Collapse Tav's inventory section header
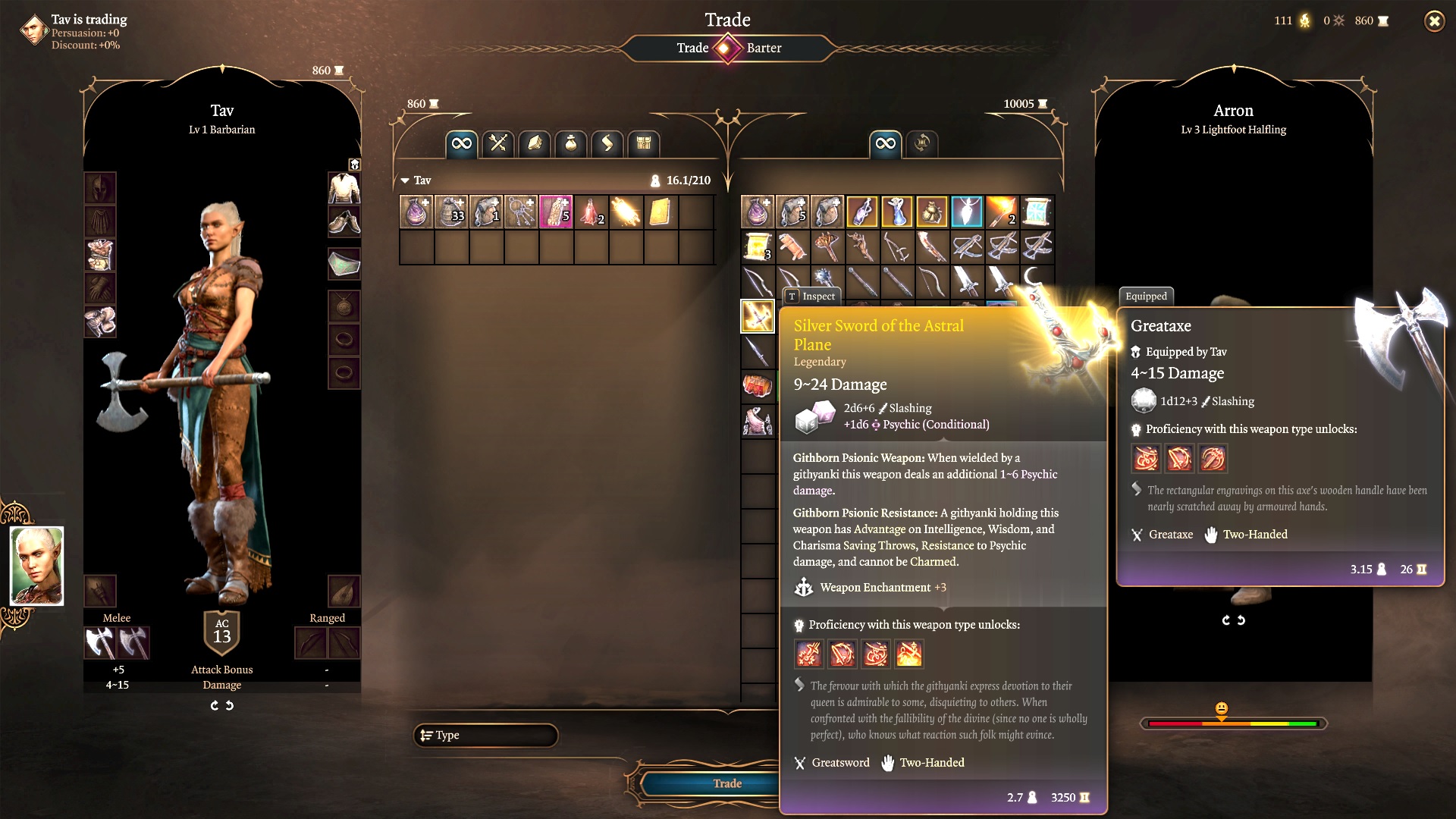Image resolution: width=1456 pixels, height=819 pixels. pos(405,180)
